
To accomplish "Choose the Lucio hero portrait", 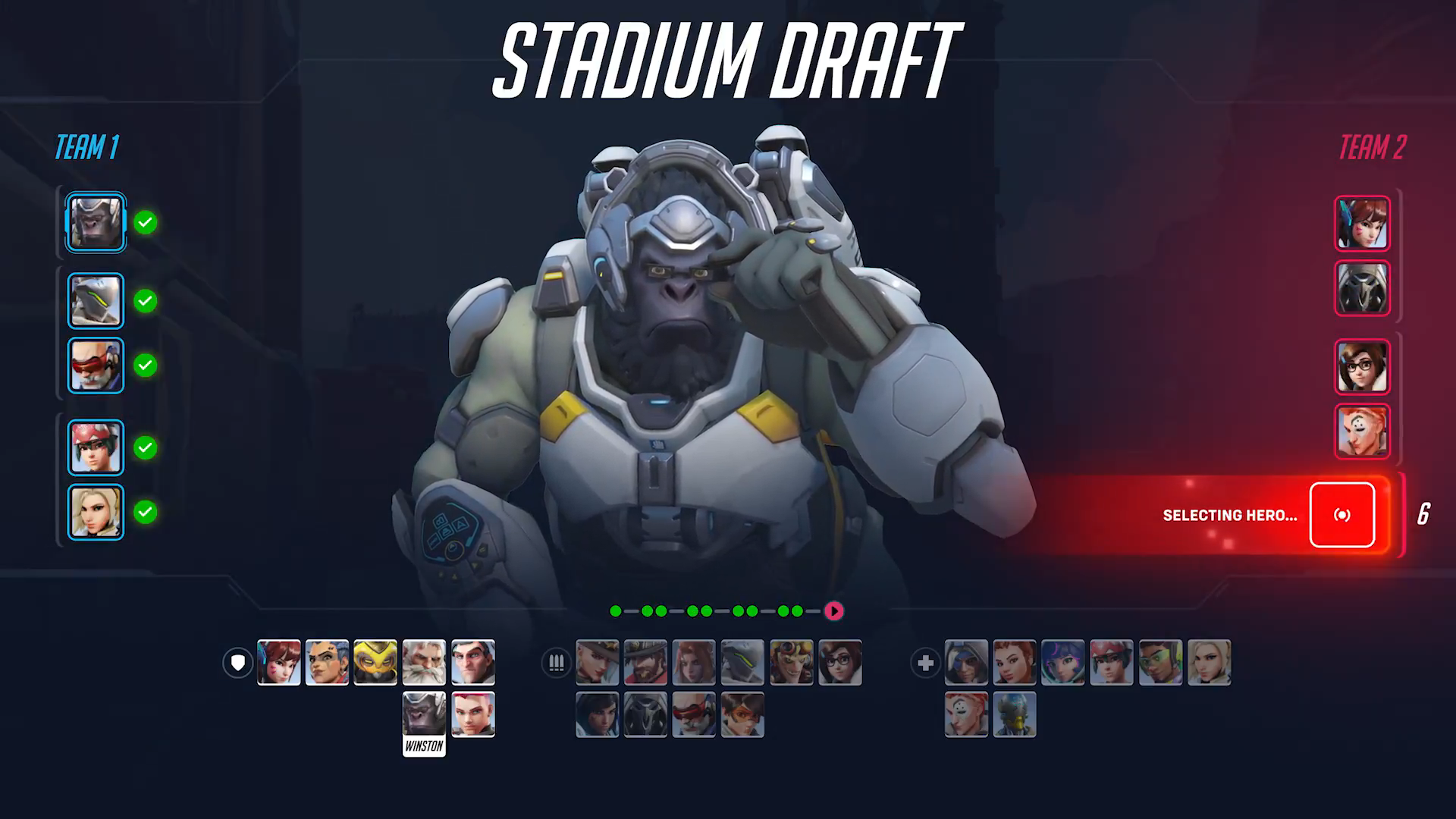I will [1160, 663].
